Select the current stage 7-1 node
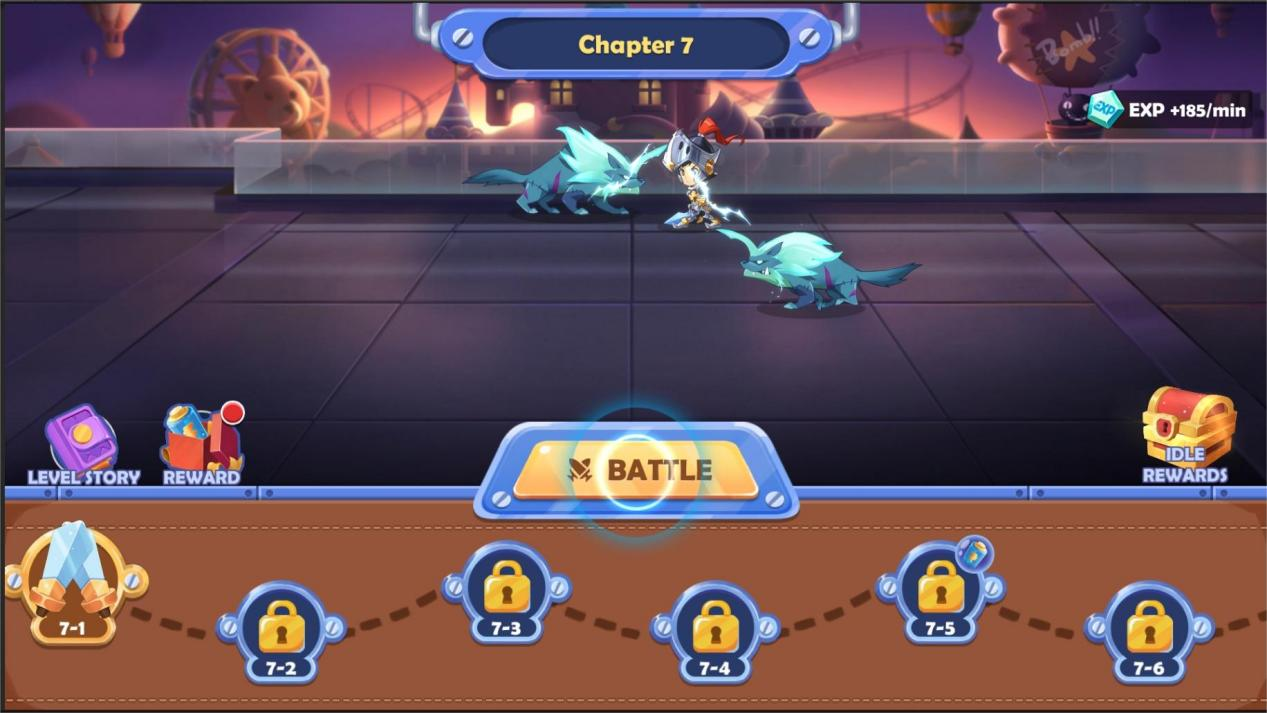 click(x=72, y=583)
